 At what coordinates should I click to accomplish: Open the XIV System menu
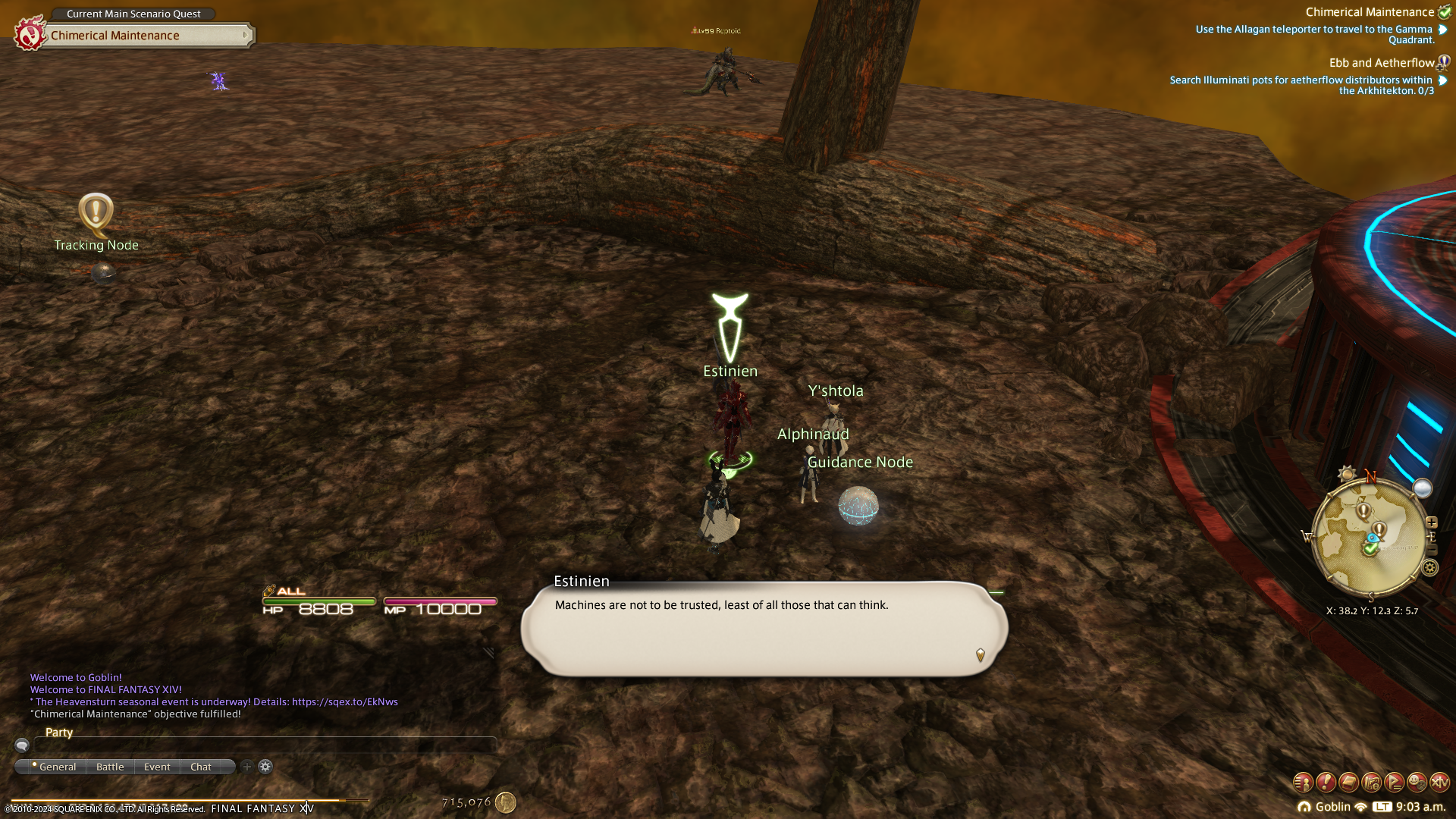pos(1439,782)
